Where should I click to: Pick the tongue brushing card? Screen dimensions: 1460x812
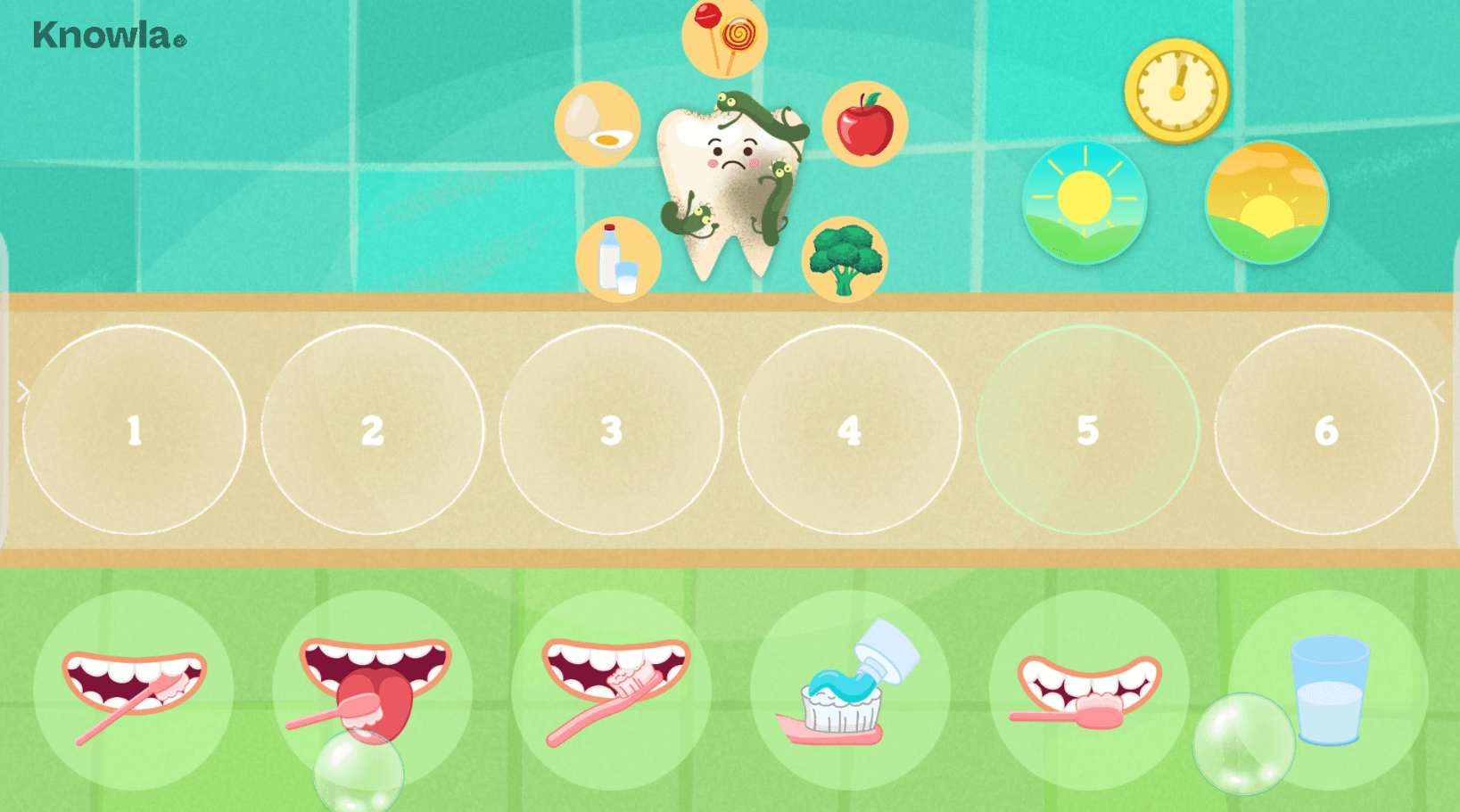coord(373,690)
